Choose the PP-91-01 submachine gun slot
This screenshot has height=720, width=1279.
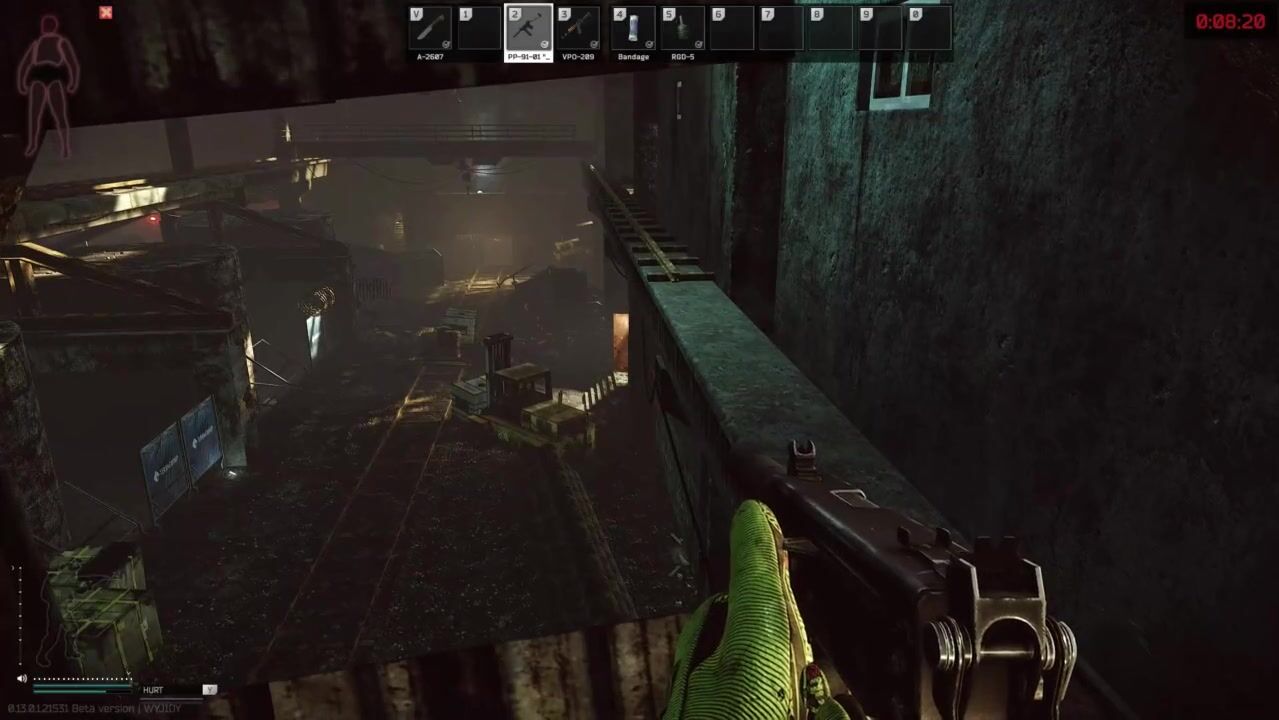pyautogui.click(x=529, y=28)
